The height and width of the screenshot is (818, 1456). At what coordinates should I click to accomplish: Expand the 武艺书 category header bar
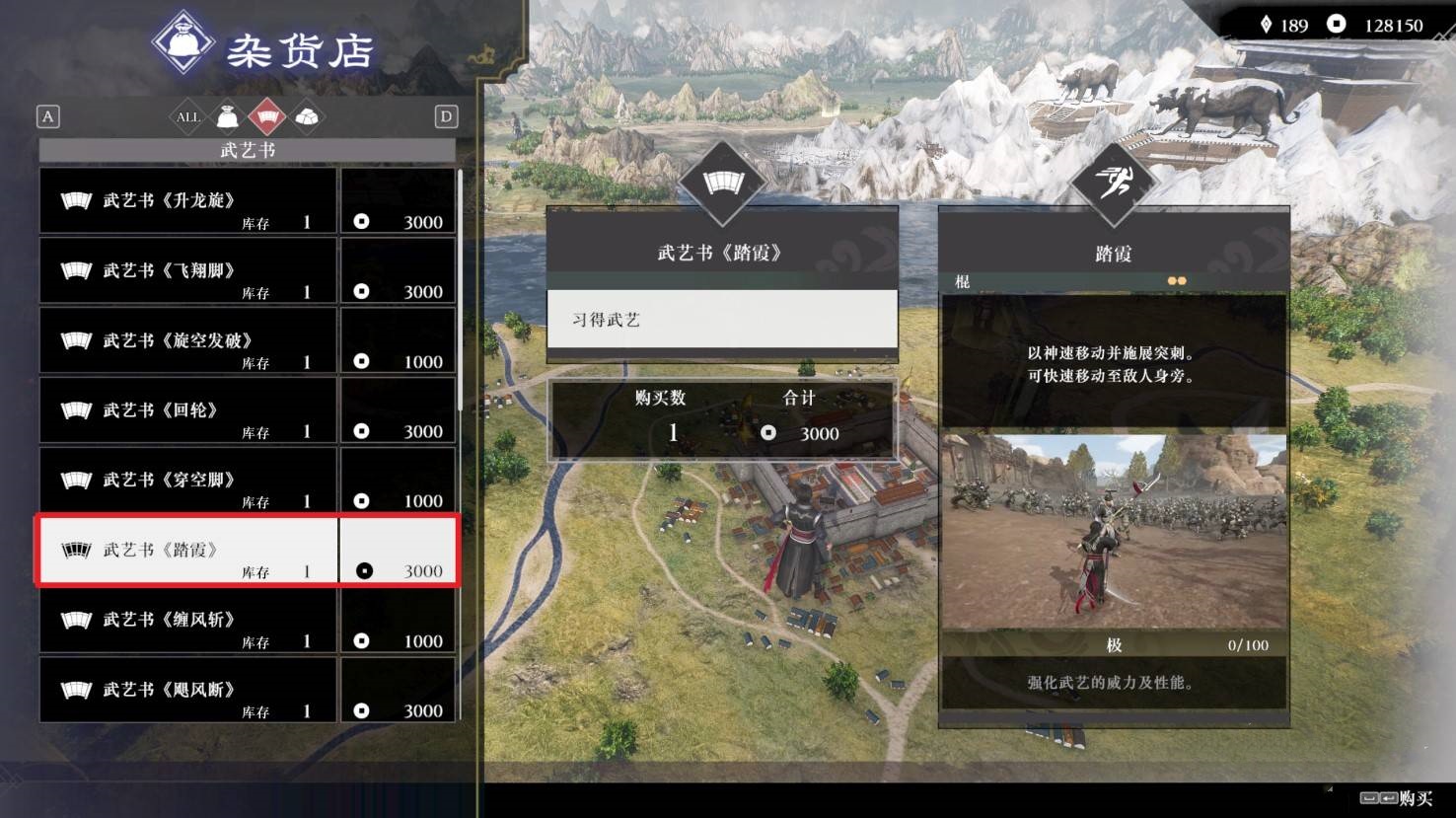245,150
